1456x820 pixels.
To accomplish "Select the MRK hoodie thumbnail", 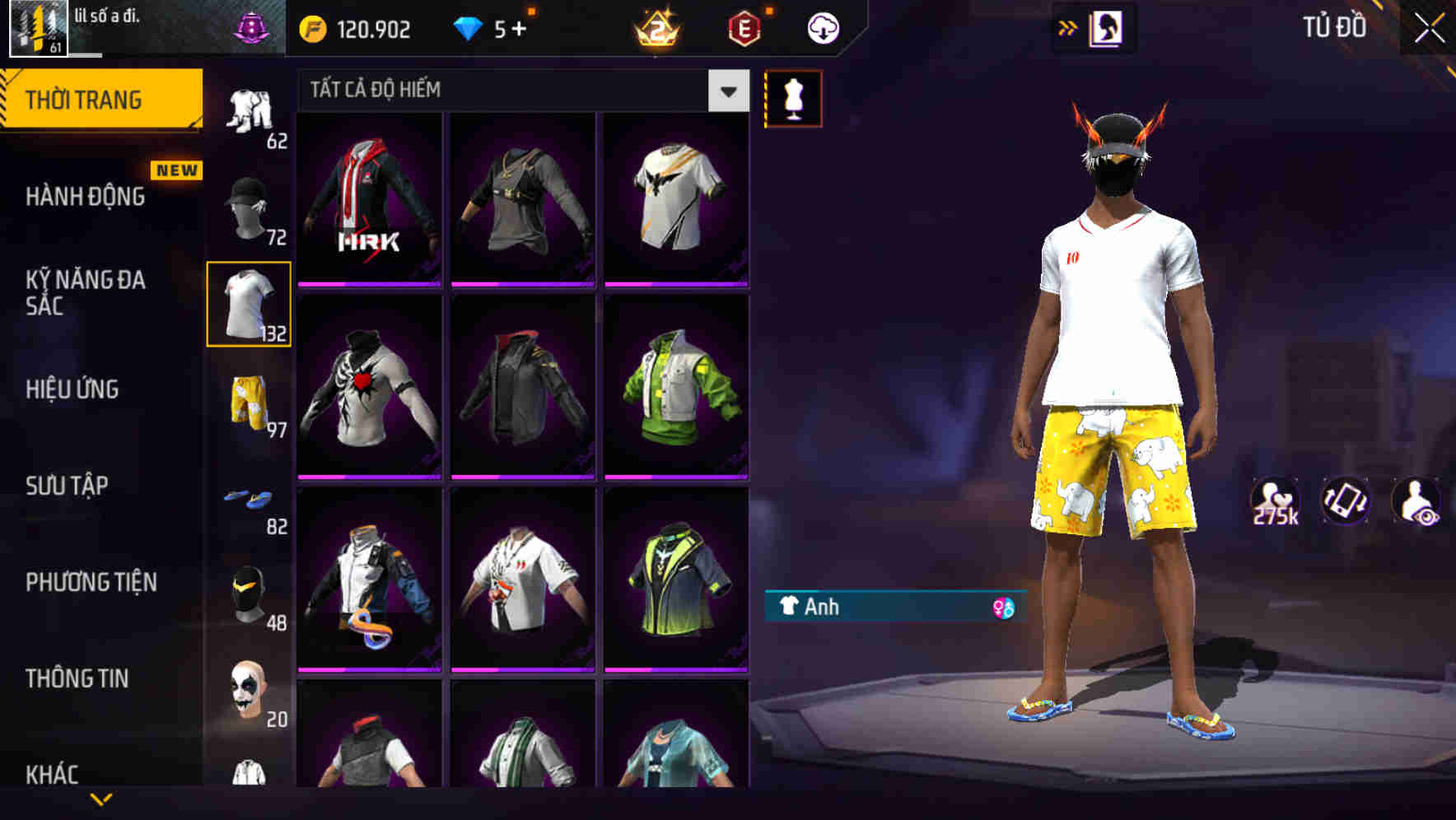I will tap(368, 198).
